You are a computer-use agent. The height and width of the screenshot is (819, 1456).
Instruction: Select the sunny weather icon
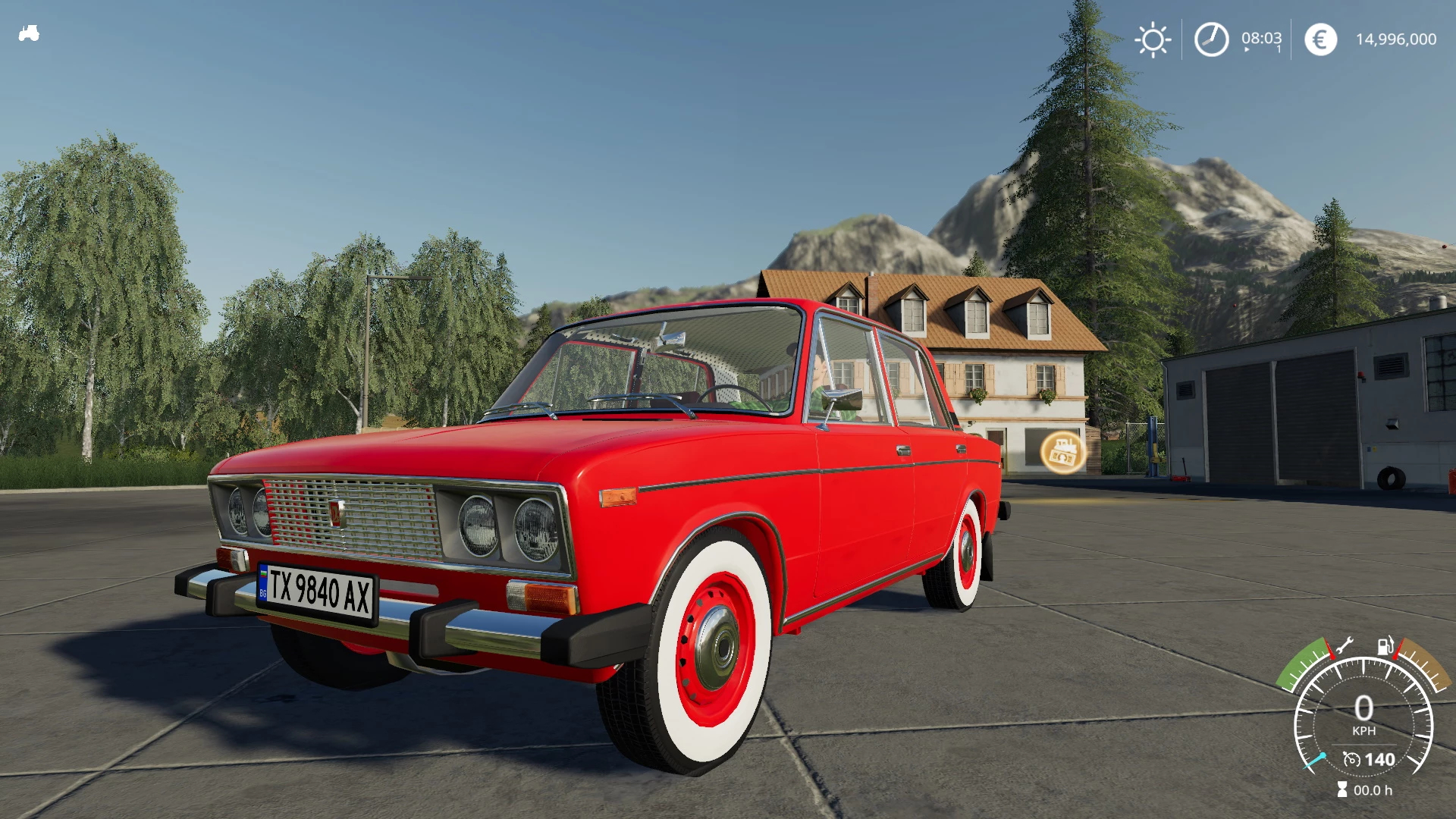1153,39
